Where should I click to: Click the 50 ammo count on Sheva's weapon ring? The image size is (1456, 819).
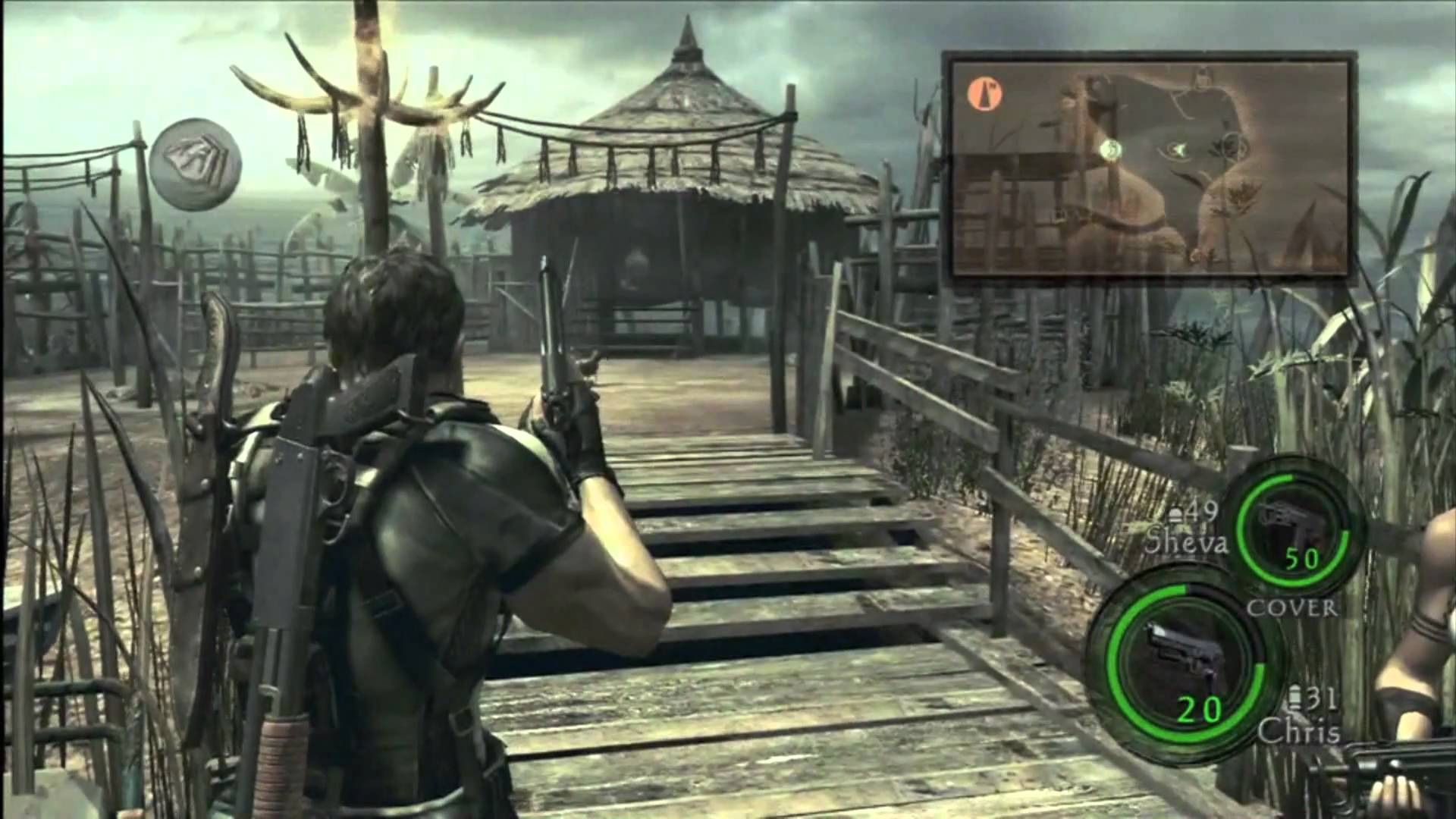pos(1303,557)
